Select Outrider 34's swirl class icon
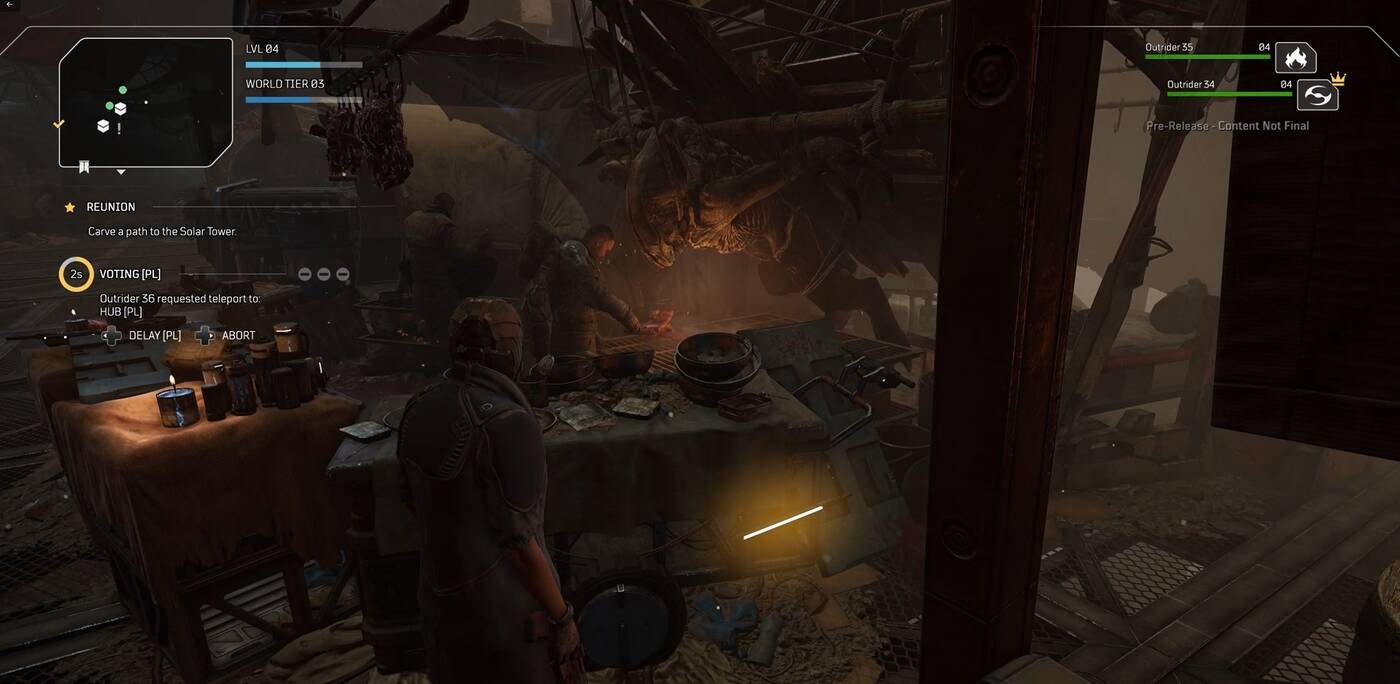 click(x=1317, y=95)
